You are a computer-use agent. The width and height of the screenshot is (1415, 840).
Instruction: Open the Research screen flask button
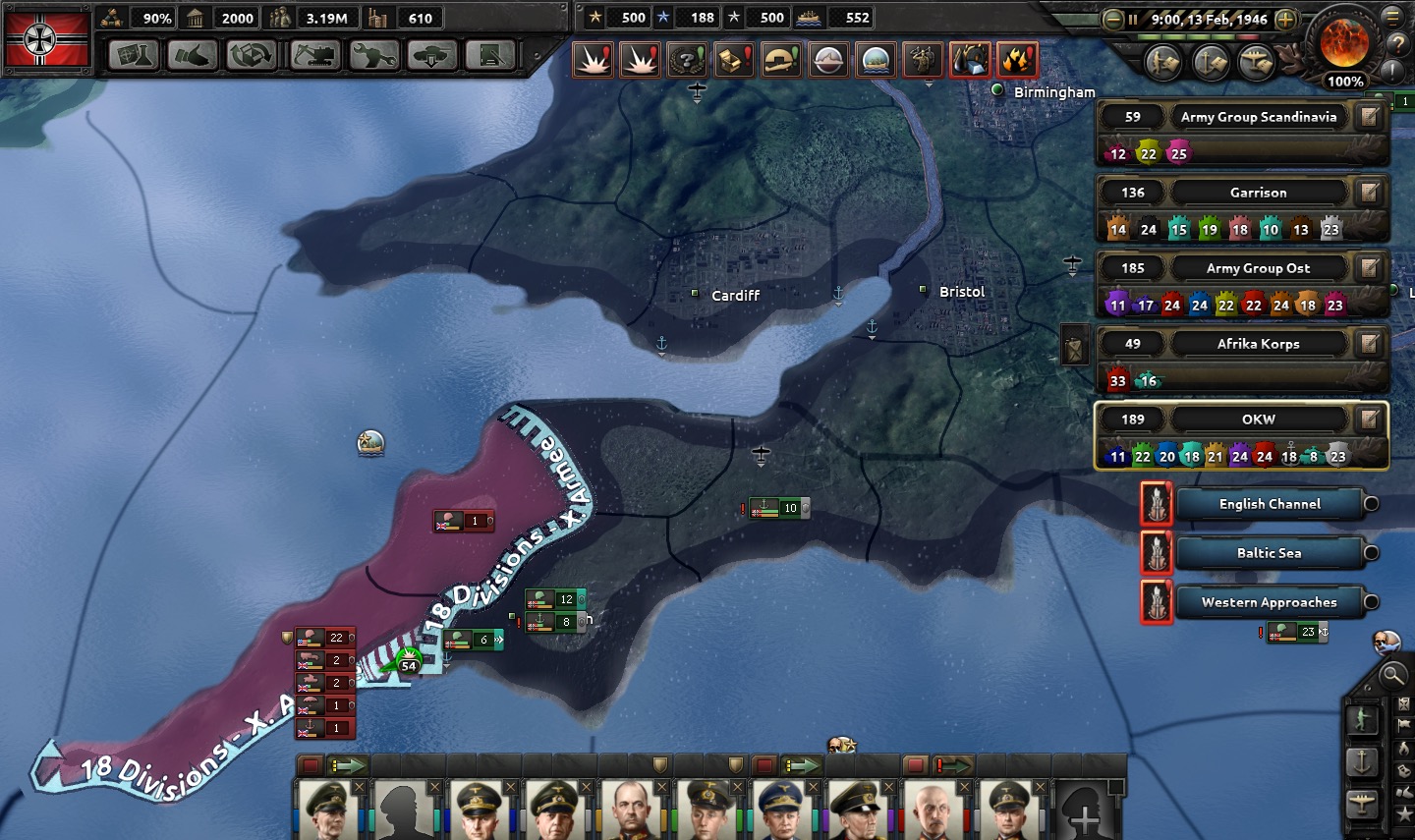tap(134, 55)
